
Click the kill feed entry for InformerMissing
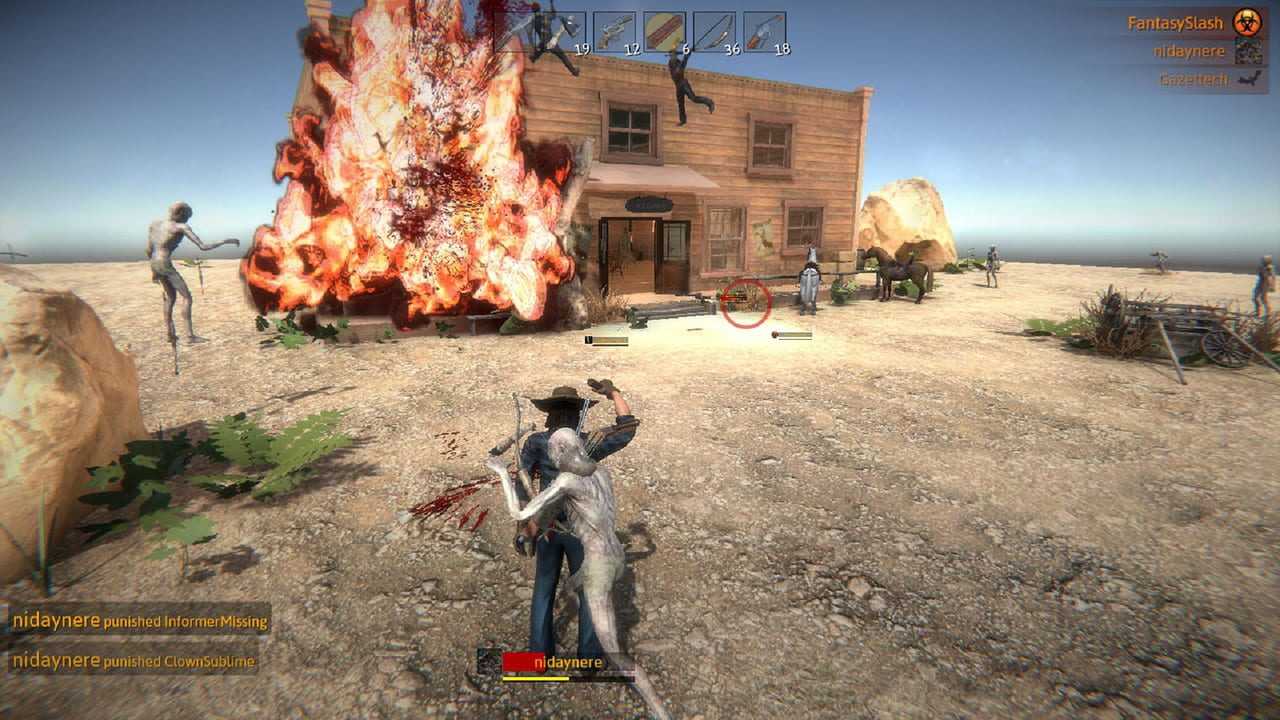(x=140, y=621)
